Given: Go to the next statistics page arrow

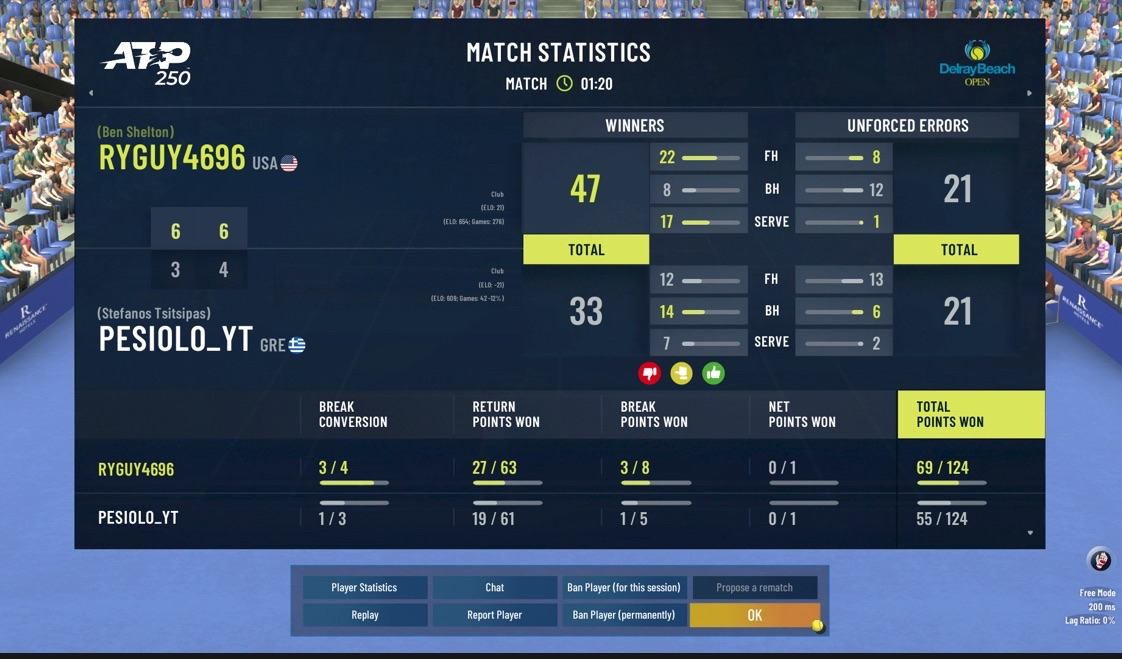Looking at the screenshot, I should click(x=1030, y=93).
